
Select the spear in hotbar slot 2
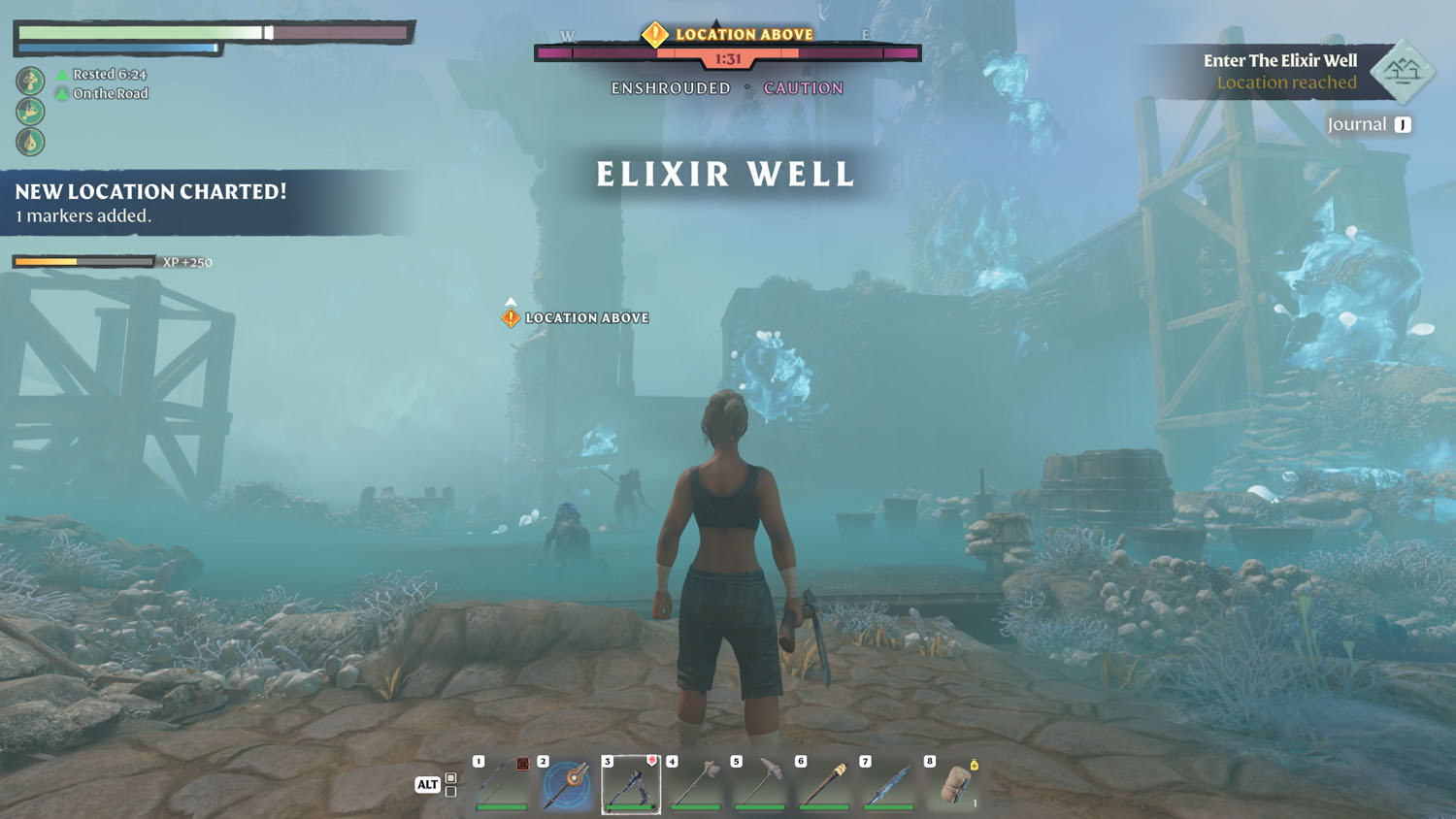567,786
